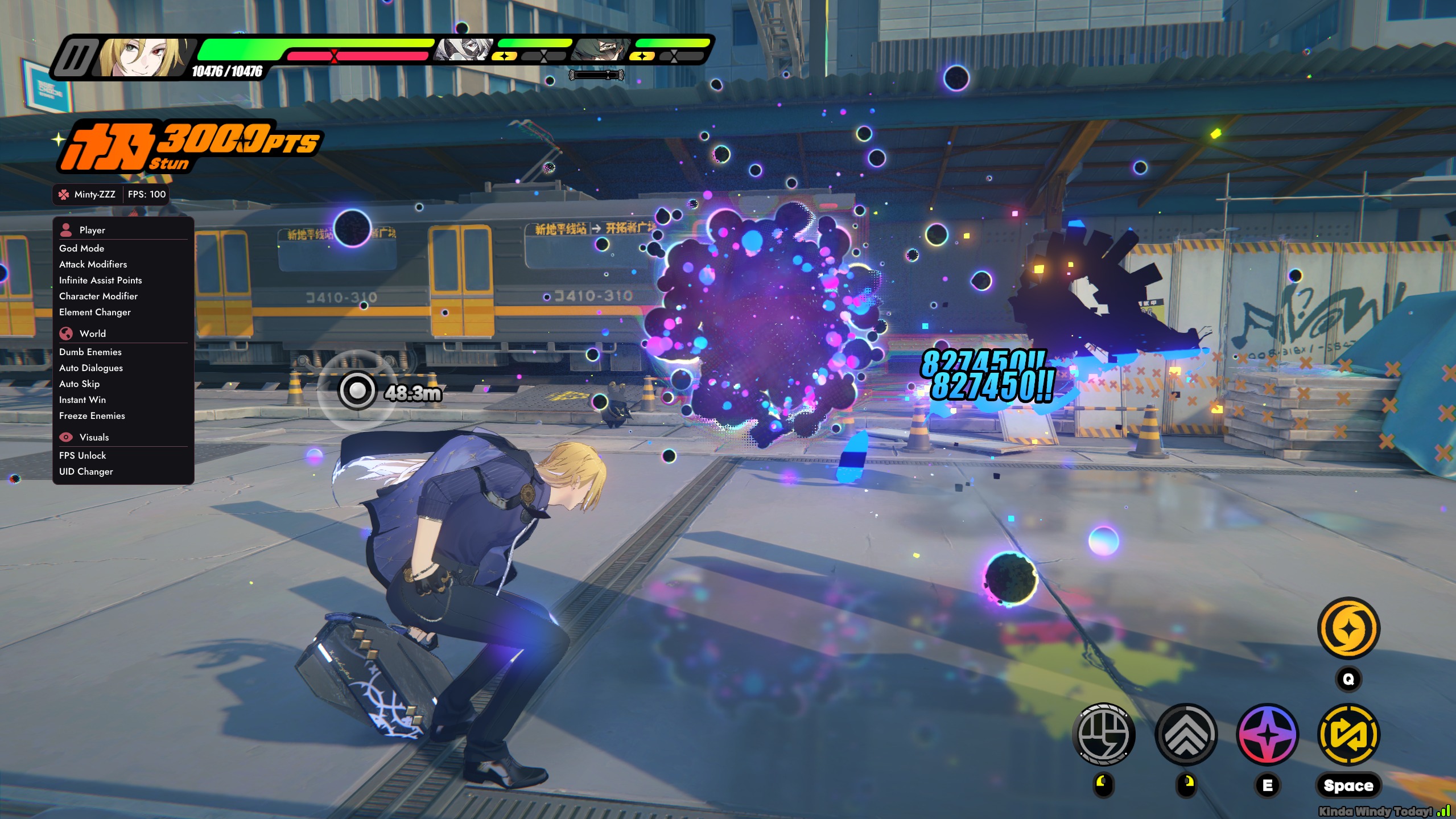This screenshot has height=819, width=1456.
Task: Open the Element Changer option
Action: (x=95, y=312)
